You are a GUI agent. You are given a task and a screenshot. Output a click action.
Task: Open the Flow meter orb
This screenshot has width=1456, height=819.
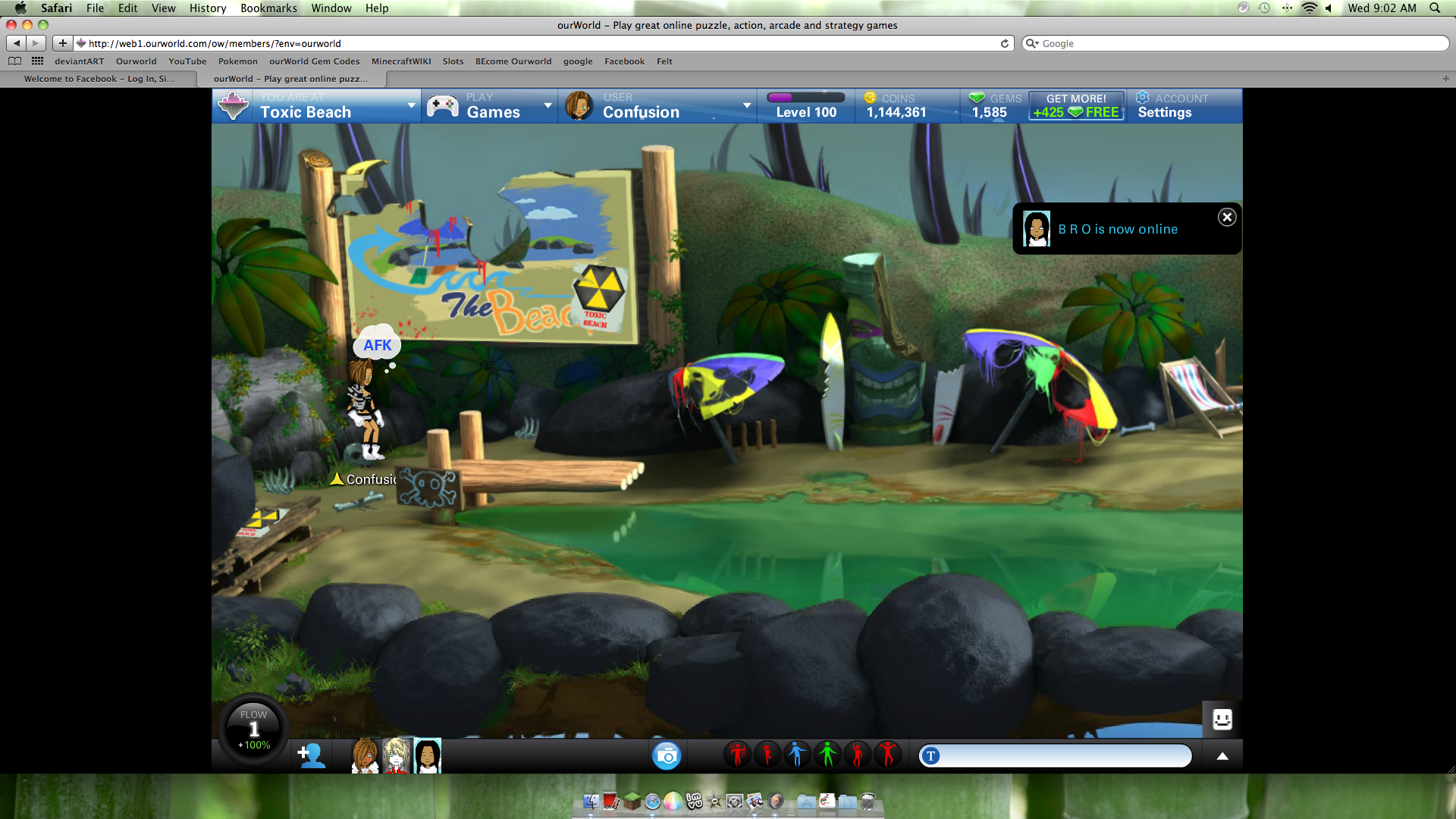[253, 730]
